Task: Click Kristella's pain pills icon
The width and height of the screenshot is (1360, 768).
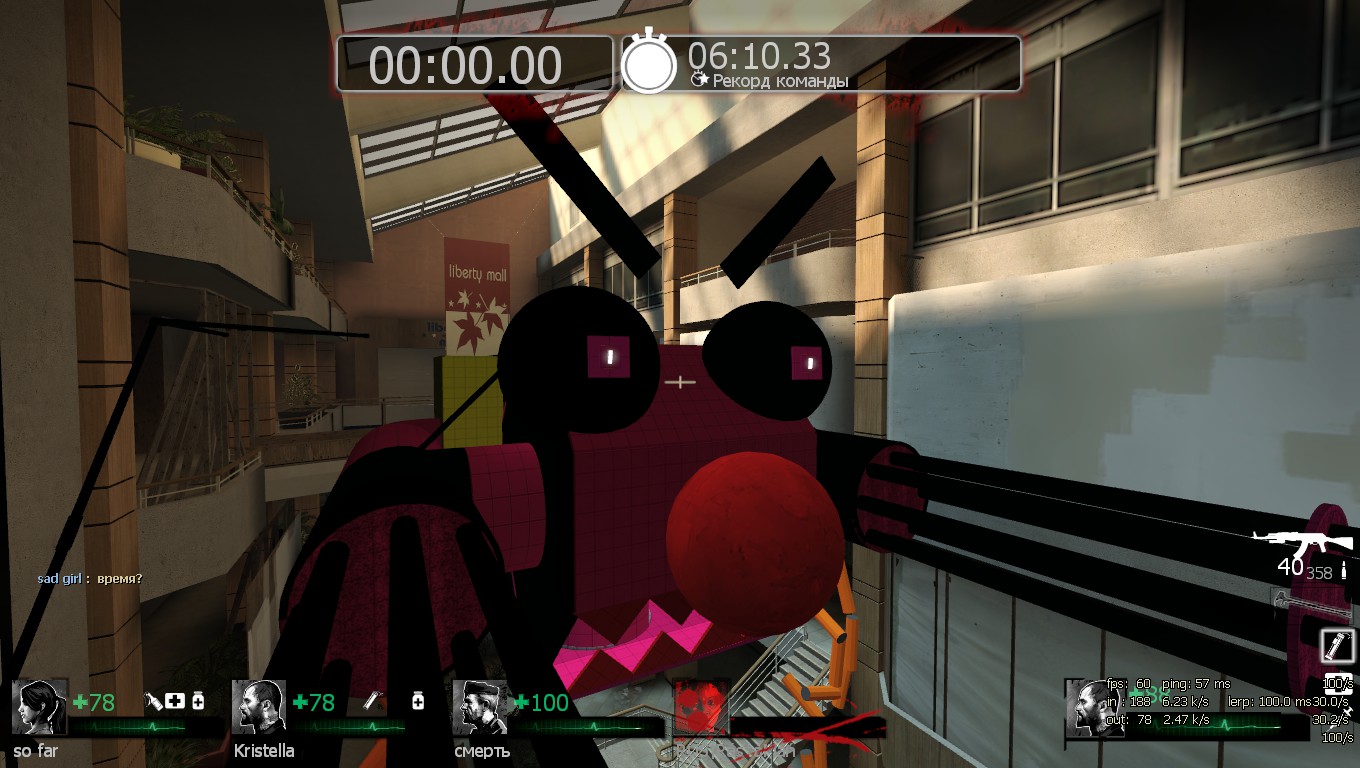Action: tap(418, 702)
